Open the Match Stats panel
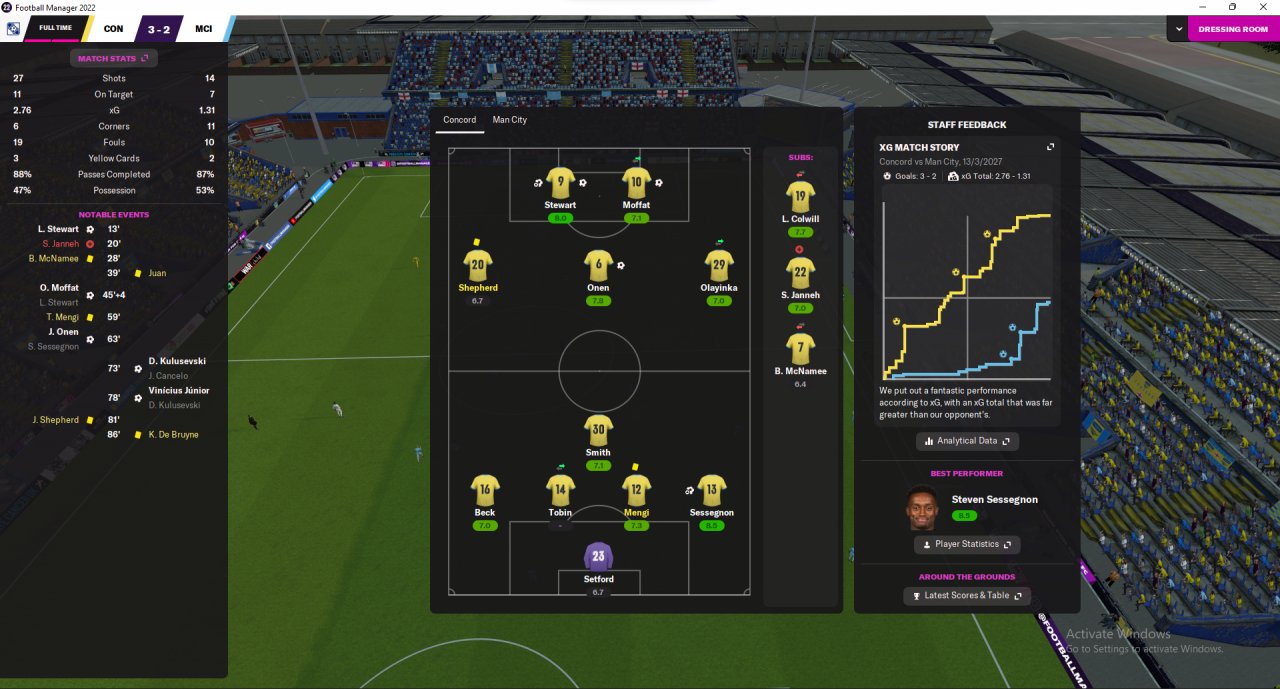The image size is (1280, 689). pos(113,59)
